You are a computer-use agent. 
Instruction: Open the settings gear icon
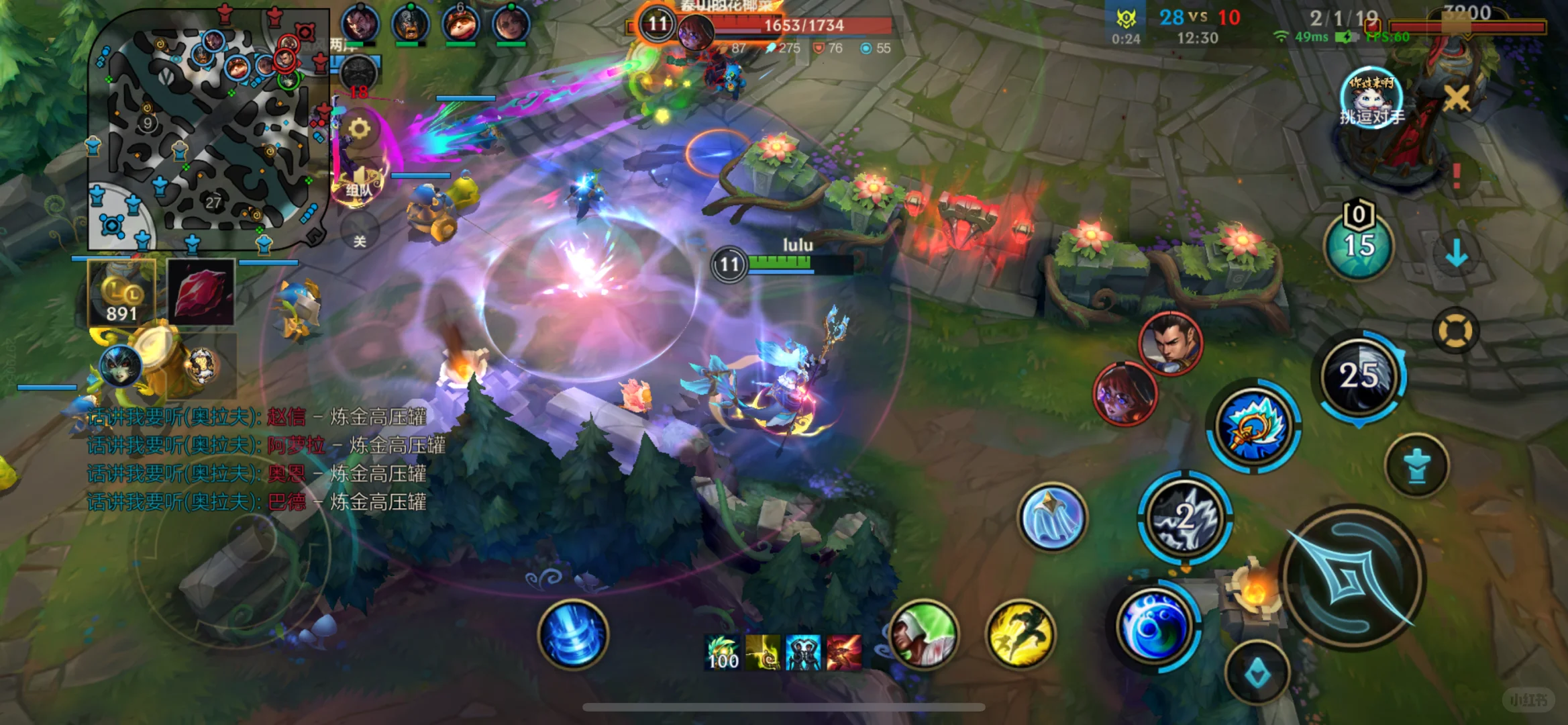point(359,128)
